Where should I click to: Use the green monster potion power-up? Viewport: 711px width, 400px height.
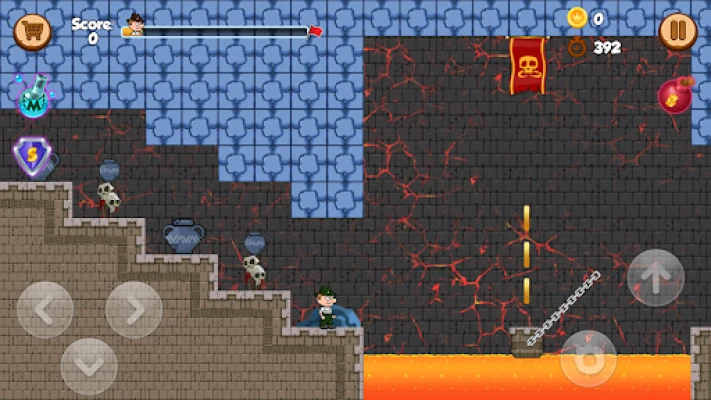tap(34, 98)
